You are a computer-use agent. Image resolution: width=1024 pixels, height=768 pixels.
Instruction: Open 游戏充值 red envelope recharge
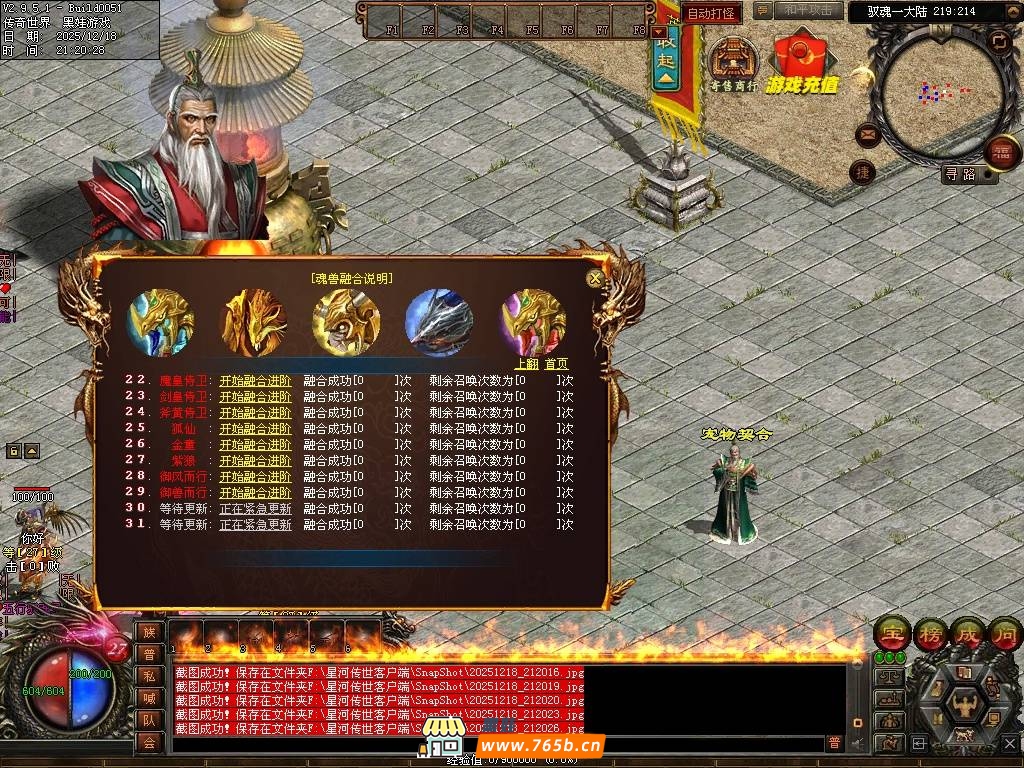pyautogui.click(x=801, y=62)
